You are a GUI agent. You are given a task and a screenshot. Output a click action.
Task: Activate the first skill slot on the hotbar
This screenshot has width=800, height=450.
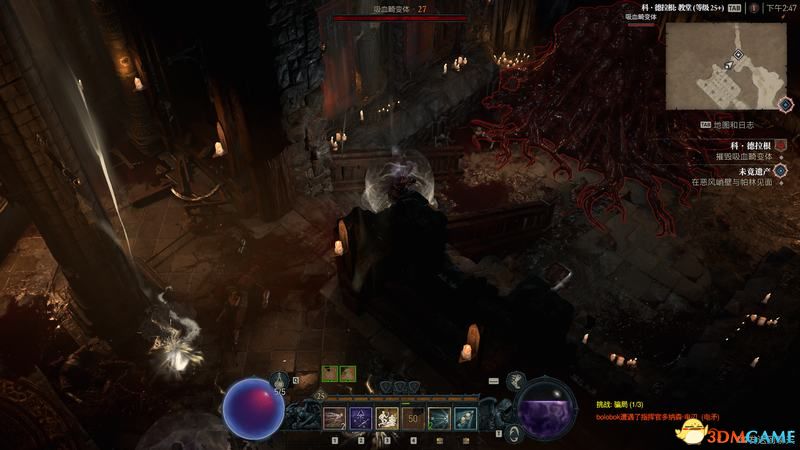(335, 418)
